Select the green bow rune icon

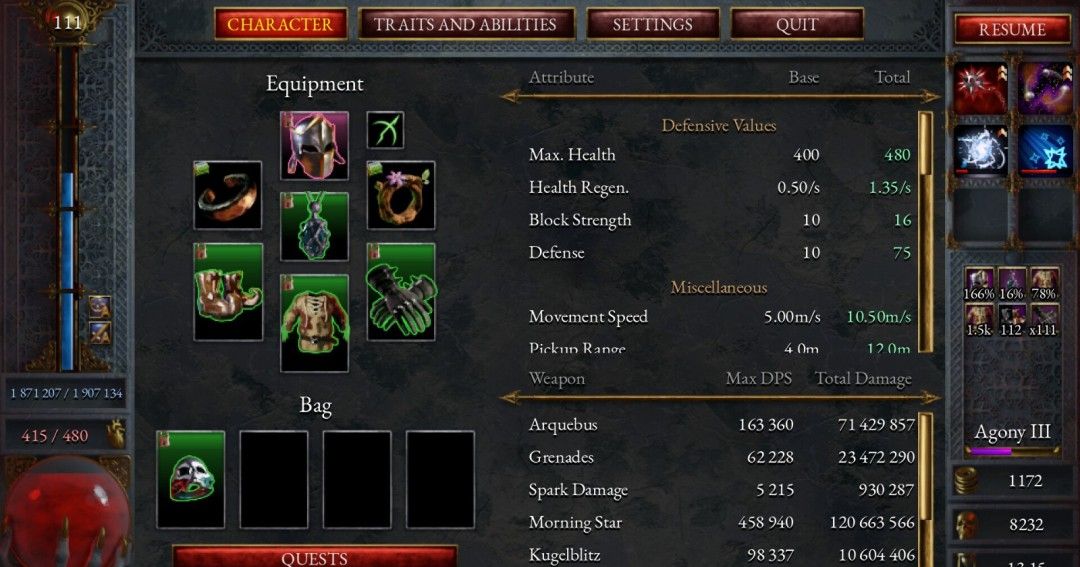385,130
